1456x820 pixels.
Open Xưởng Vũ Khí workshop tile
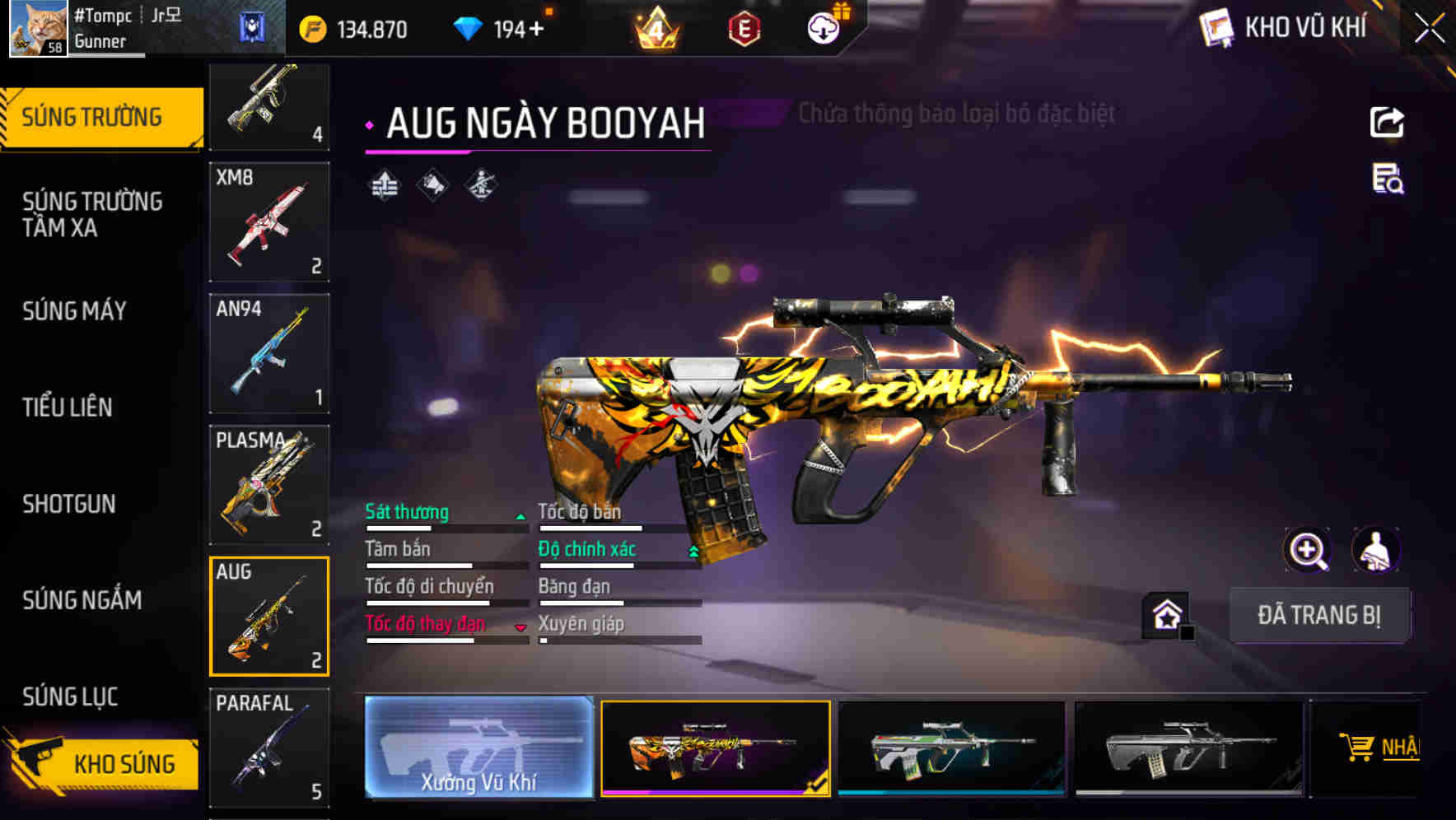(x=478, y=748)
